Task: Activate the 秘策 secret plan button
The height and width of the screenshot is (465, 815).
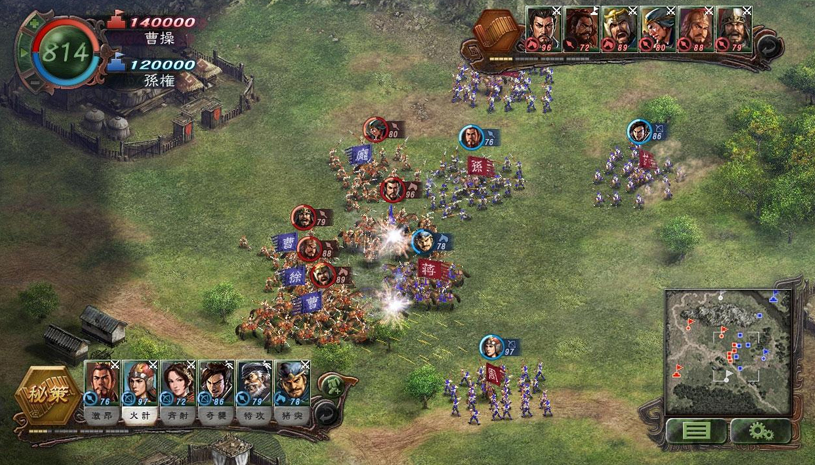Action: (46, 398)
